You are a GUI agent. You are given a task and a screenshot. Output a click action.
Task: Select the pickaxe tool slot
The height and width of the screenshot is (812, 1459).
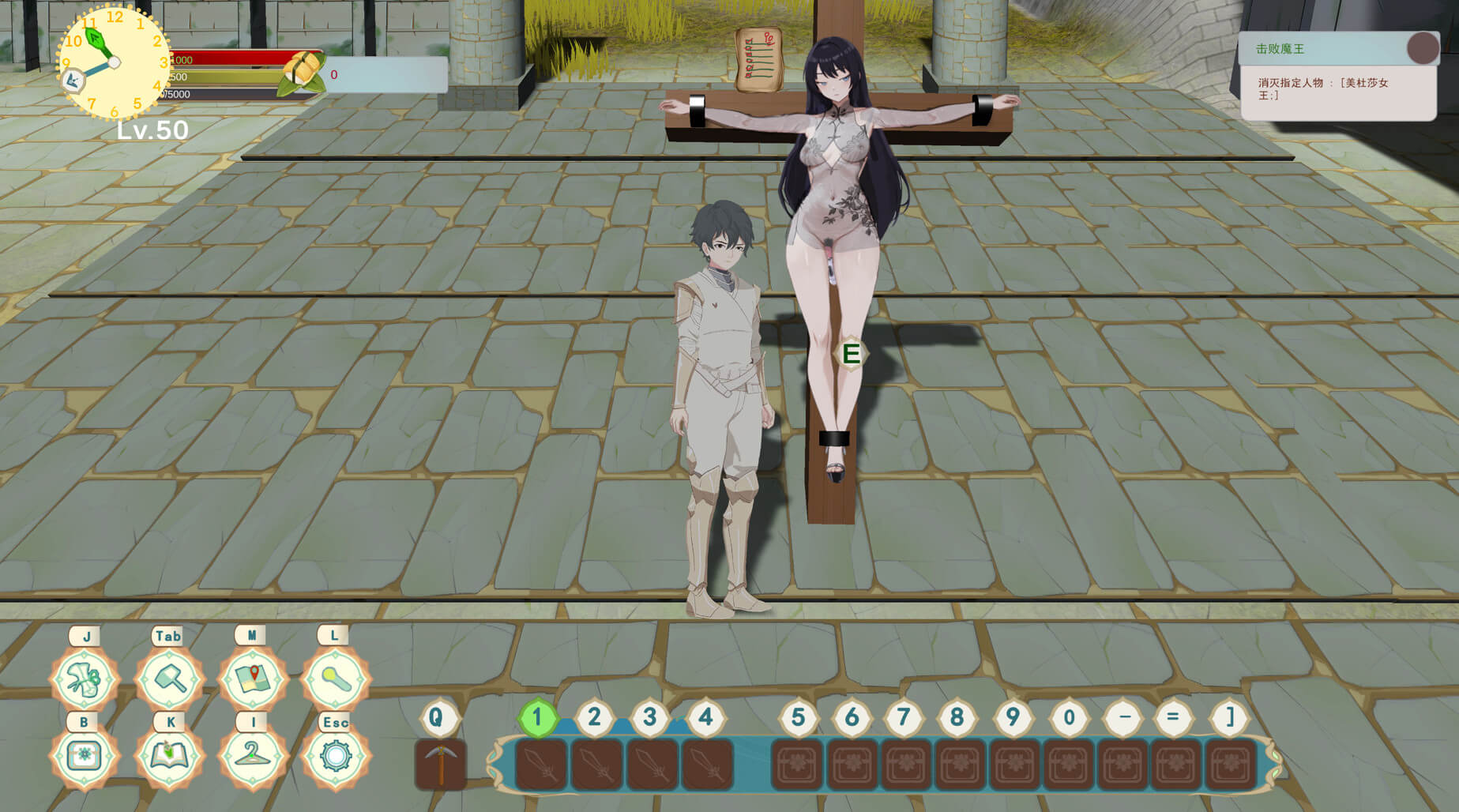441,765
